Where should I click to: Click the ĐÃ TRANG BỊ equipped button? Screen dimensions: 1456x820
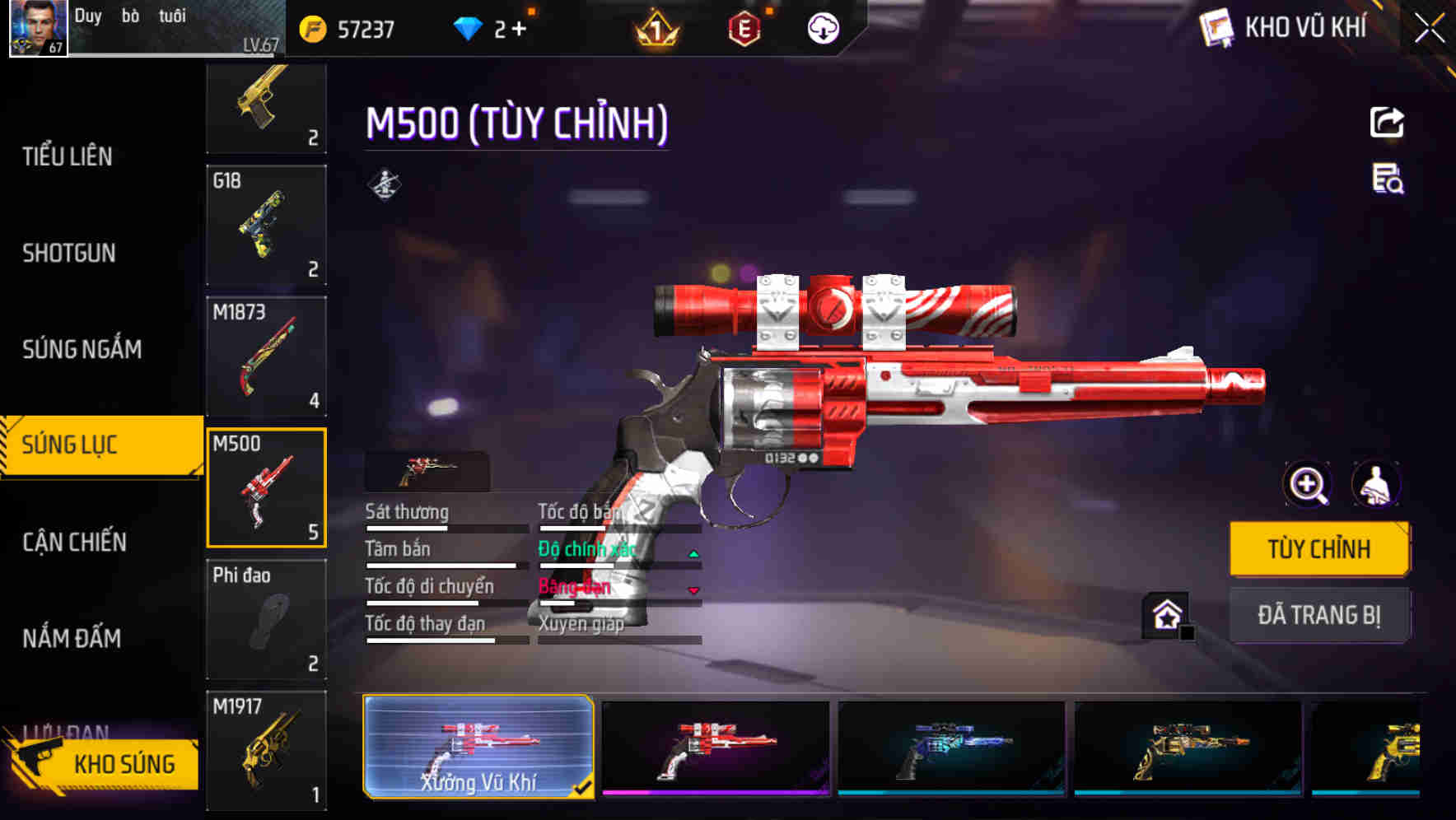[x=1319, y=614]
